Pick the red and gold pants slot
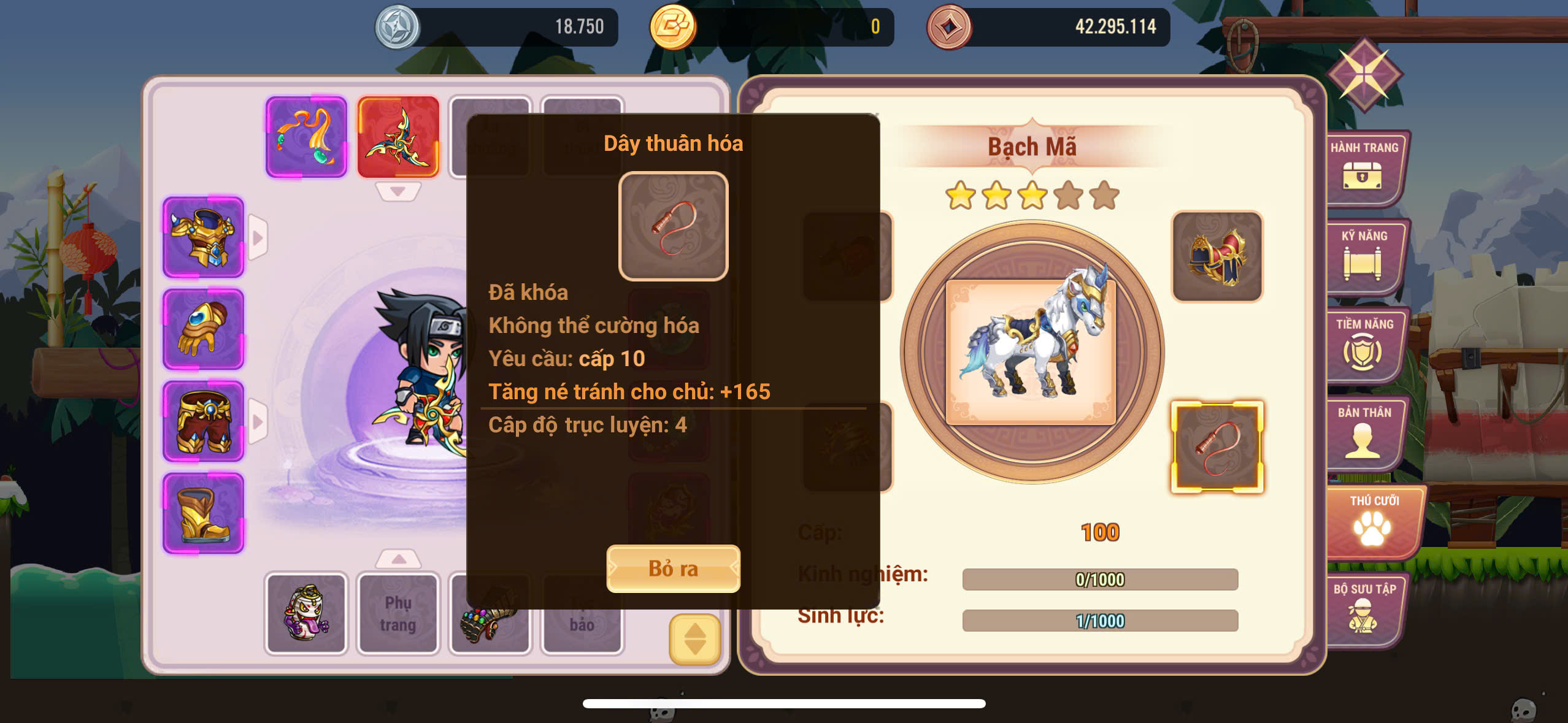Viewport: 1568px width, 723px height. click(203, 421)
